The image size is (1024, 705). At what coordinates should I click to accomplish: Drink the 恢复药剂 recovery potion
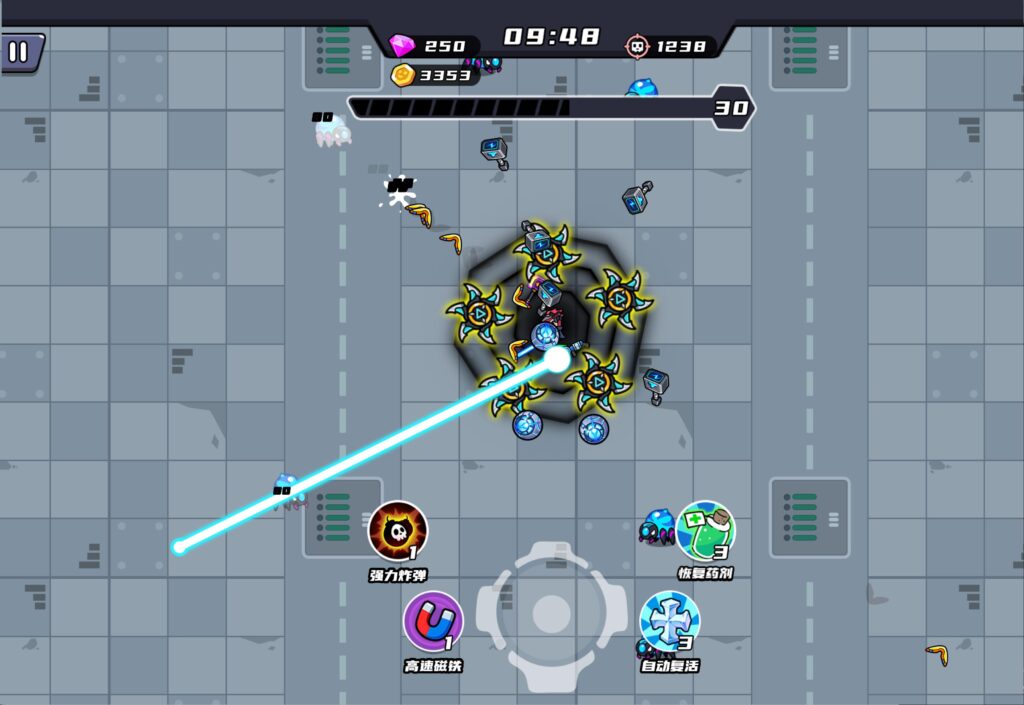point(705,531)
